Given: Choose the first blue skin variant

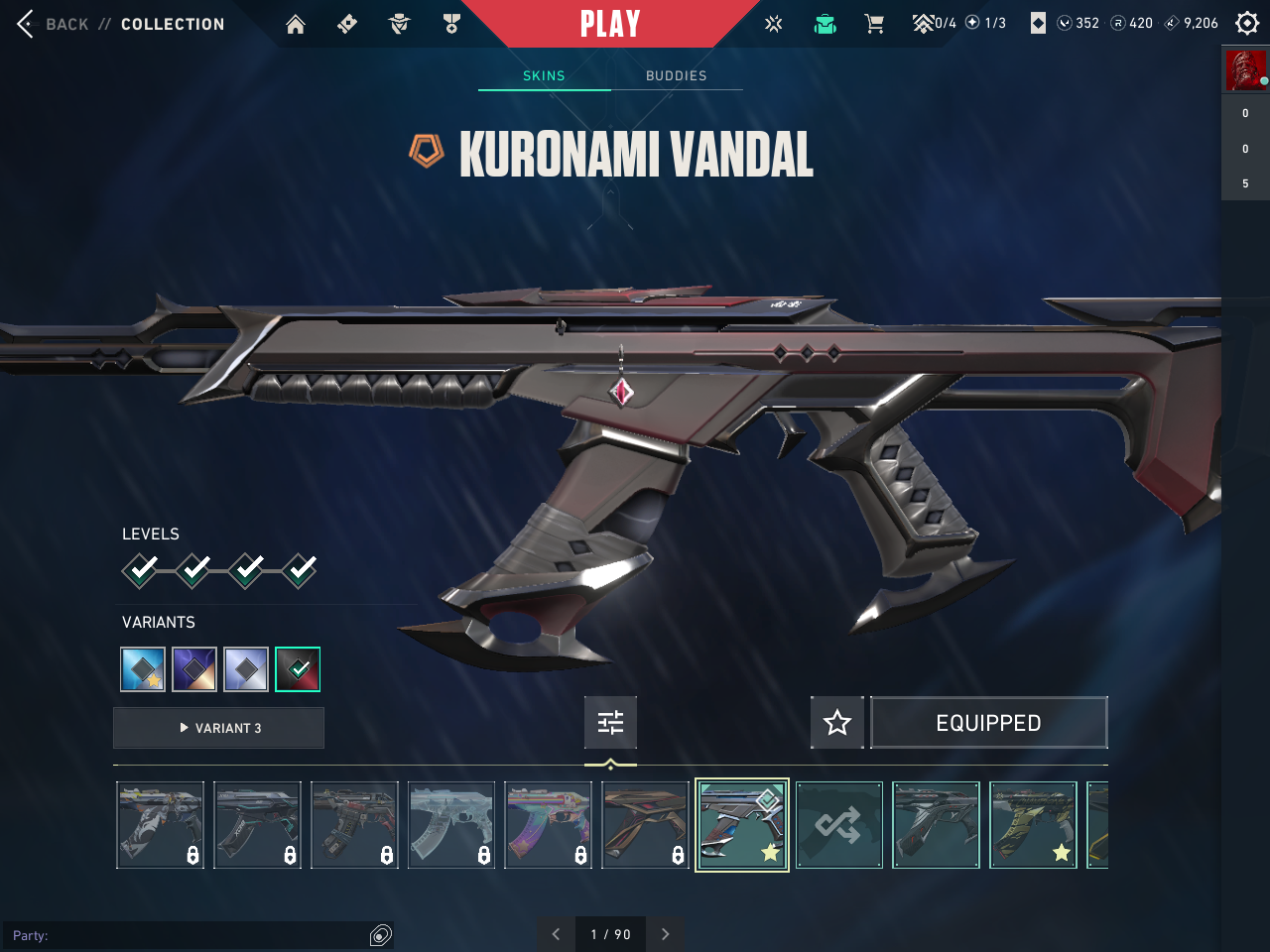Looking at the screenshot, I should click(x=143, y=669).
